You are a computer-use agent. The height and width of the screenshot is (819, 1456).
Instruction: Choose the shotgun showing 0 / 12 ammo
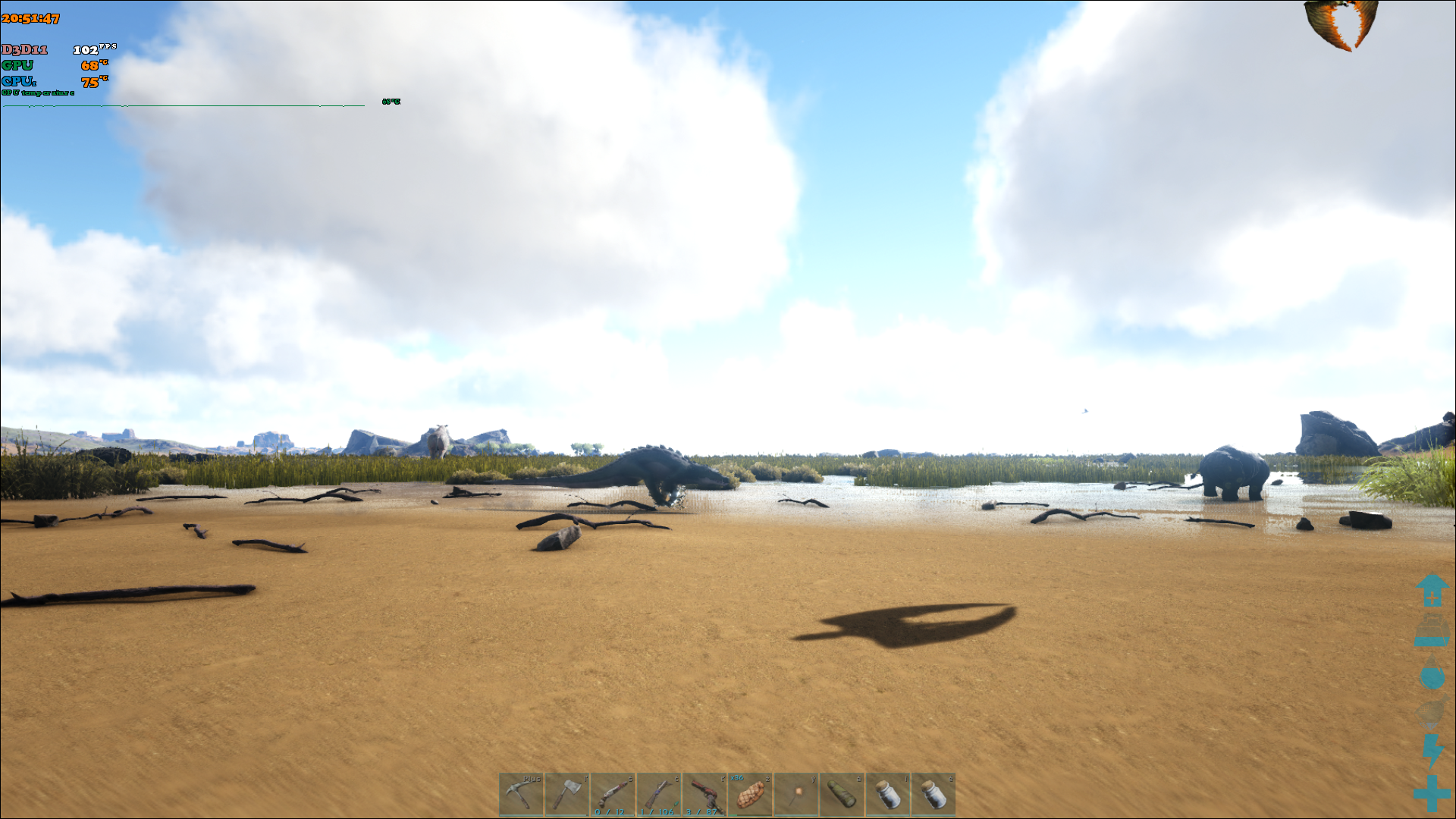pyautogui.click(x=613, y=794)
